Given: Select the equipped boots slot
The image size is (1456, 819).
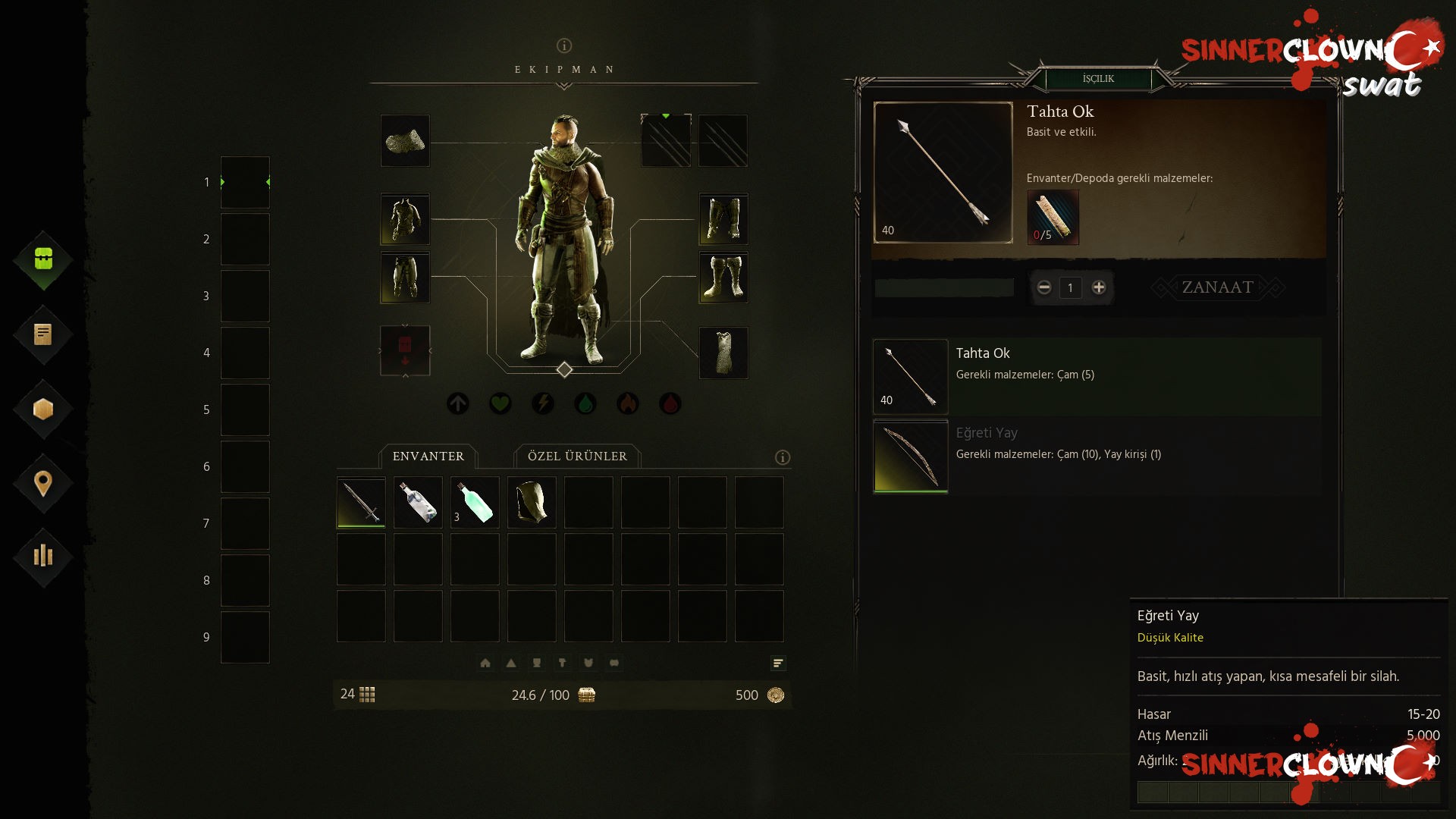Looking at the screenshot, I should pos(723,278).
